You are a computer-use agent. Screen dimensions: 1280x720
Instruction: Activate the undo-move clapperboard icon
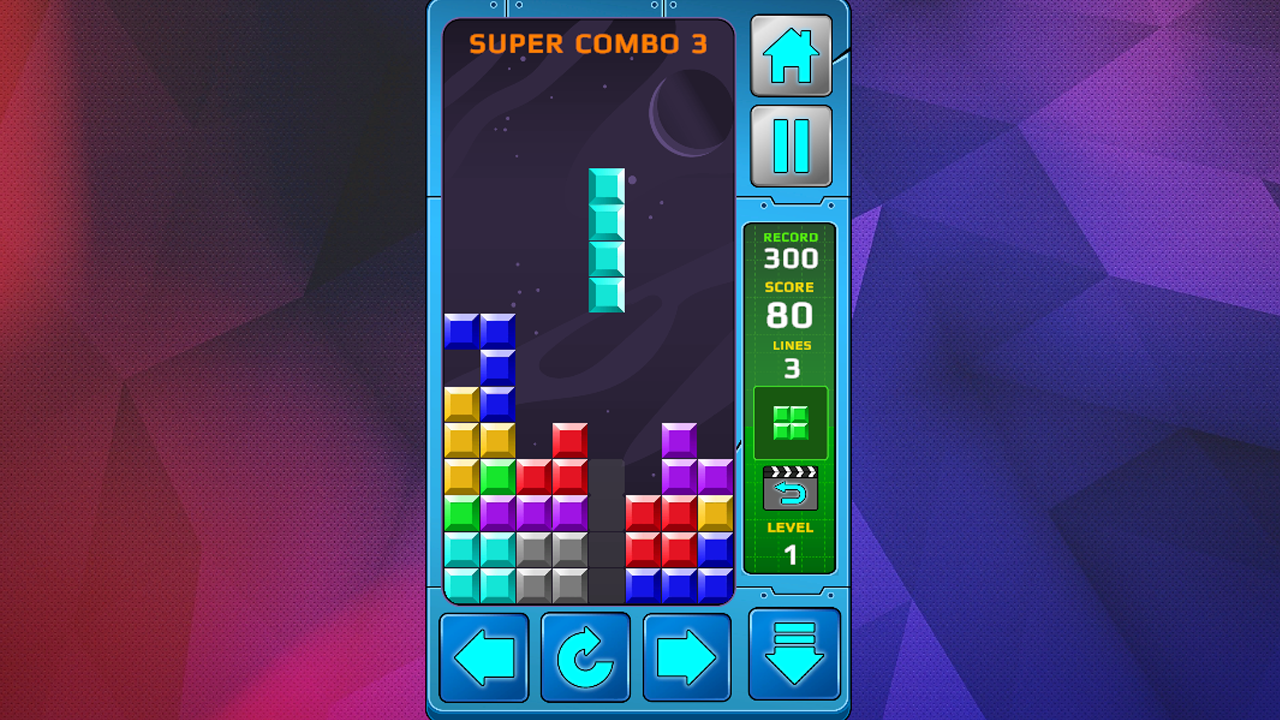[x=790, y=490]
